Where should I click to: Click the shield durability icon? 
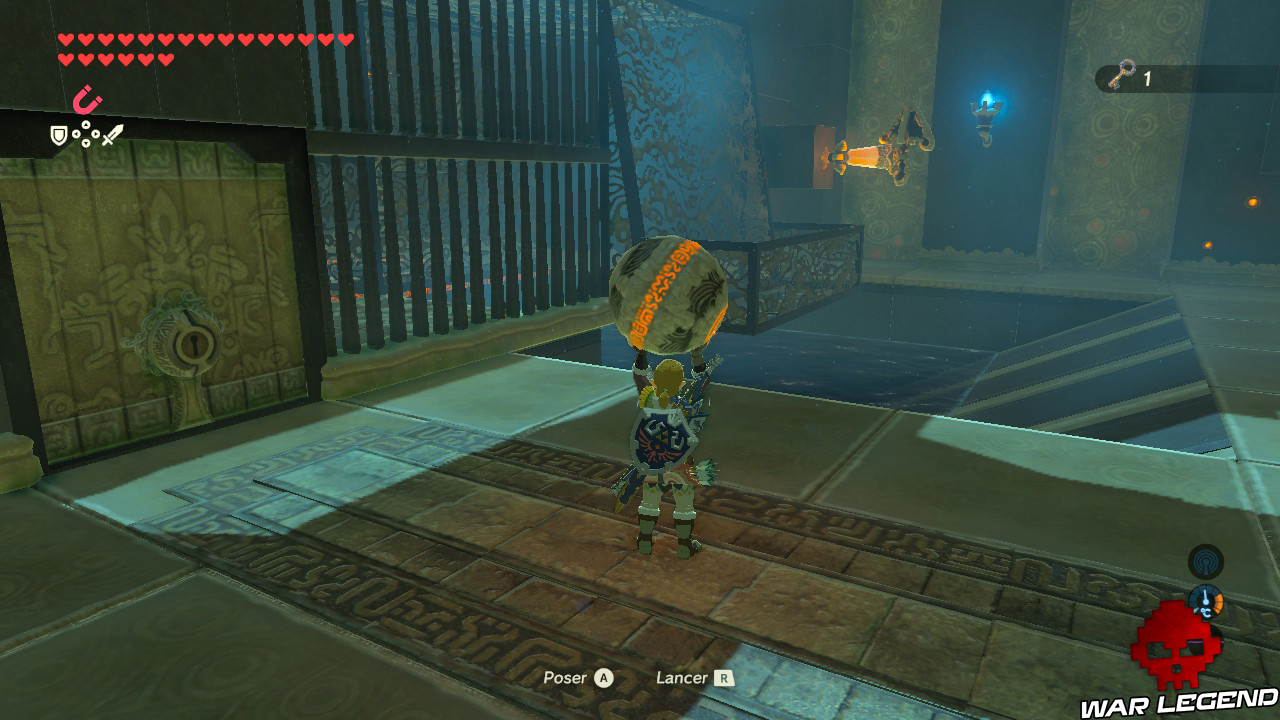pyautogui.click(x=58, y=136)
